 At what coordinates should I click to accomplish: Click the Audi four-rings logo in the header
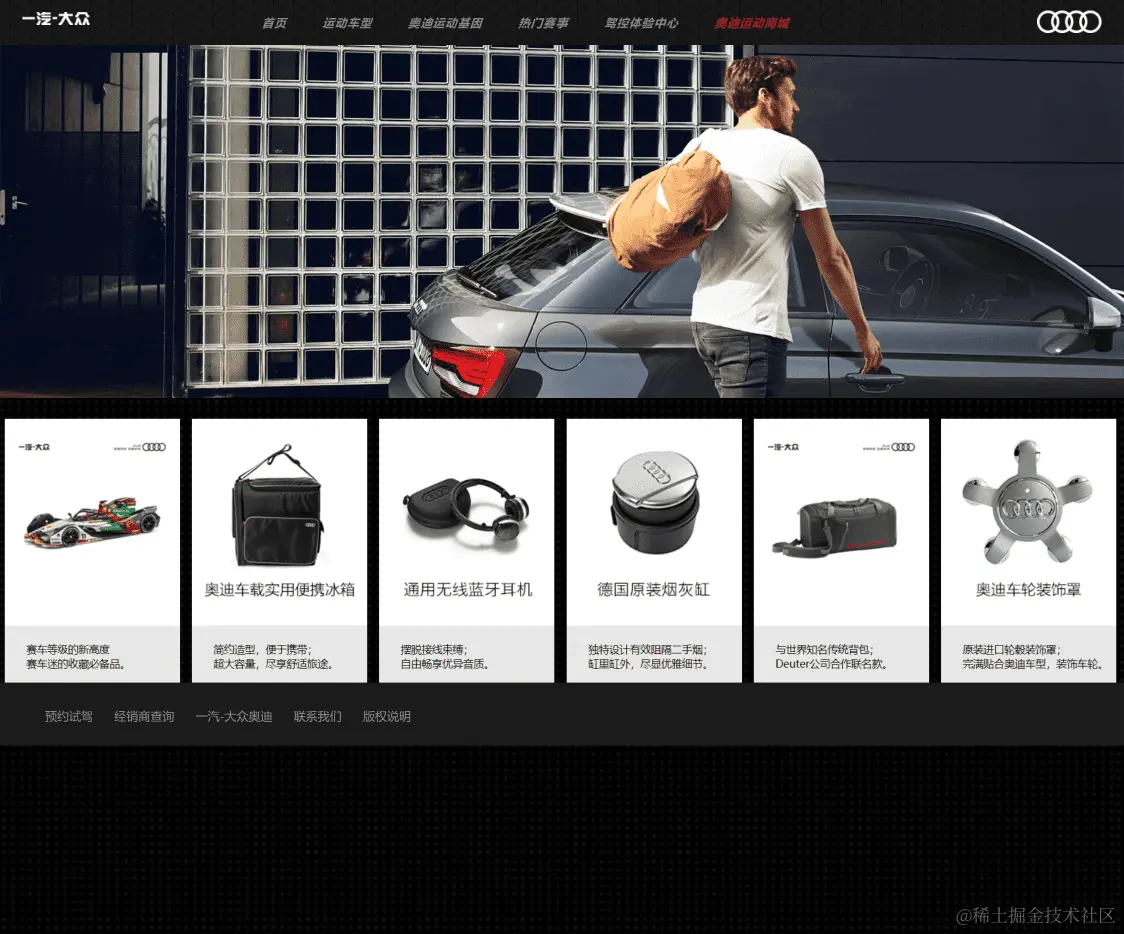point(1068,22)
